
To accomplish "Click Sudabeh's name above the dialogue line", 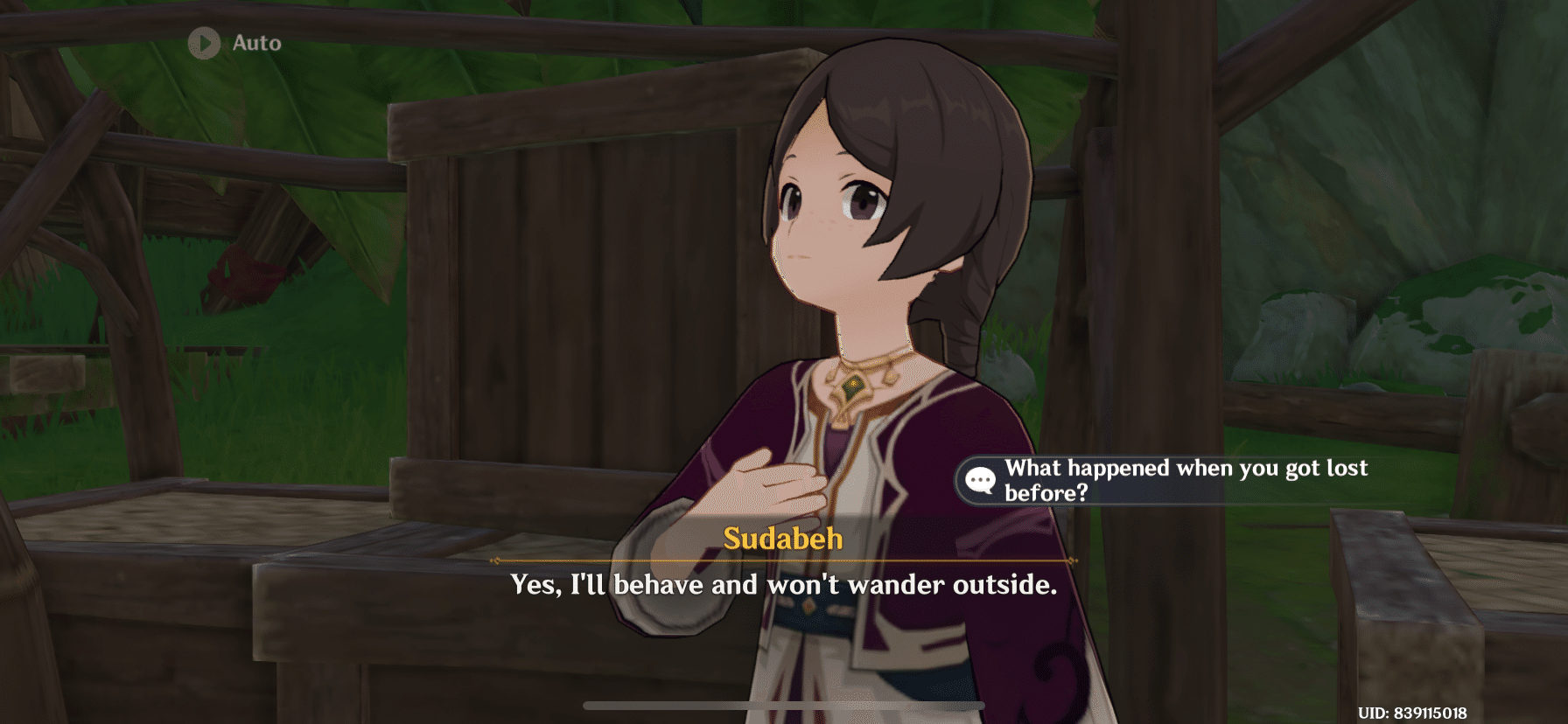I will [x=783, y=540].
